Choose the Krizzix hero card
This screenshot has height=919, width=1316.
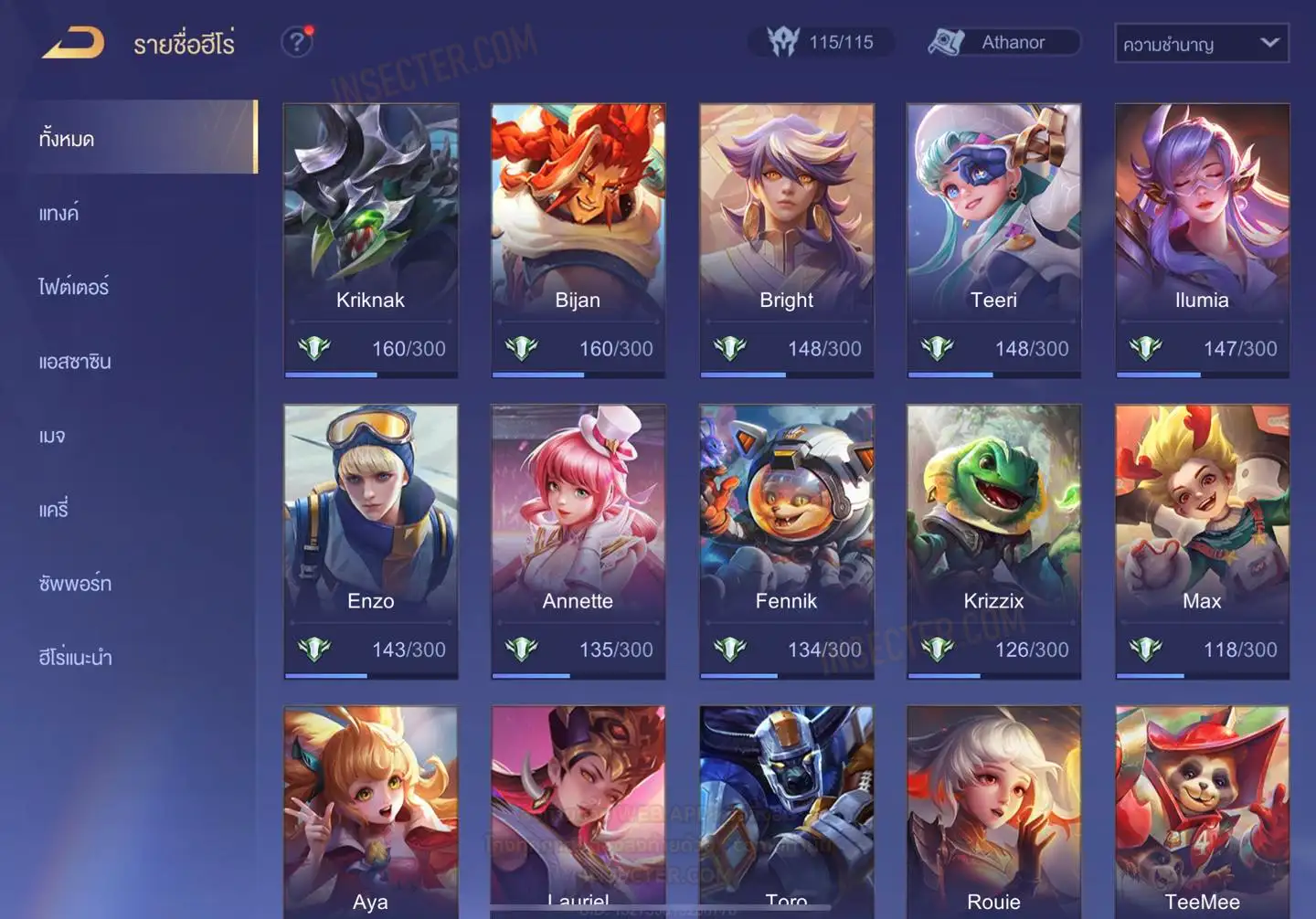coord(993,541)
